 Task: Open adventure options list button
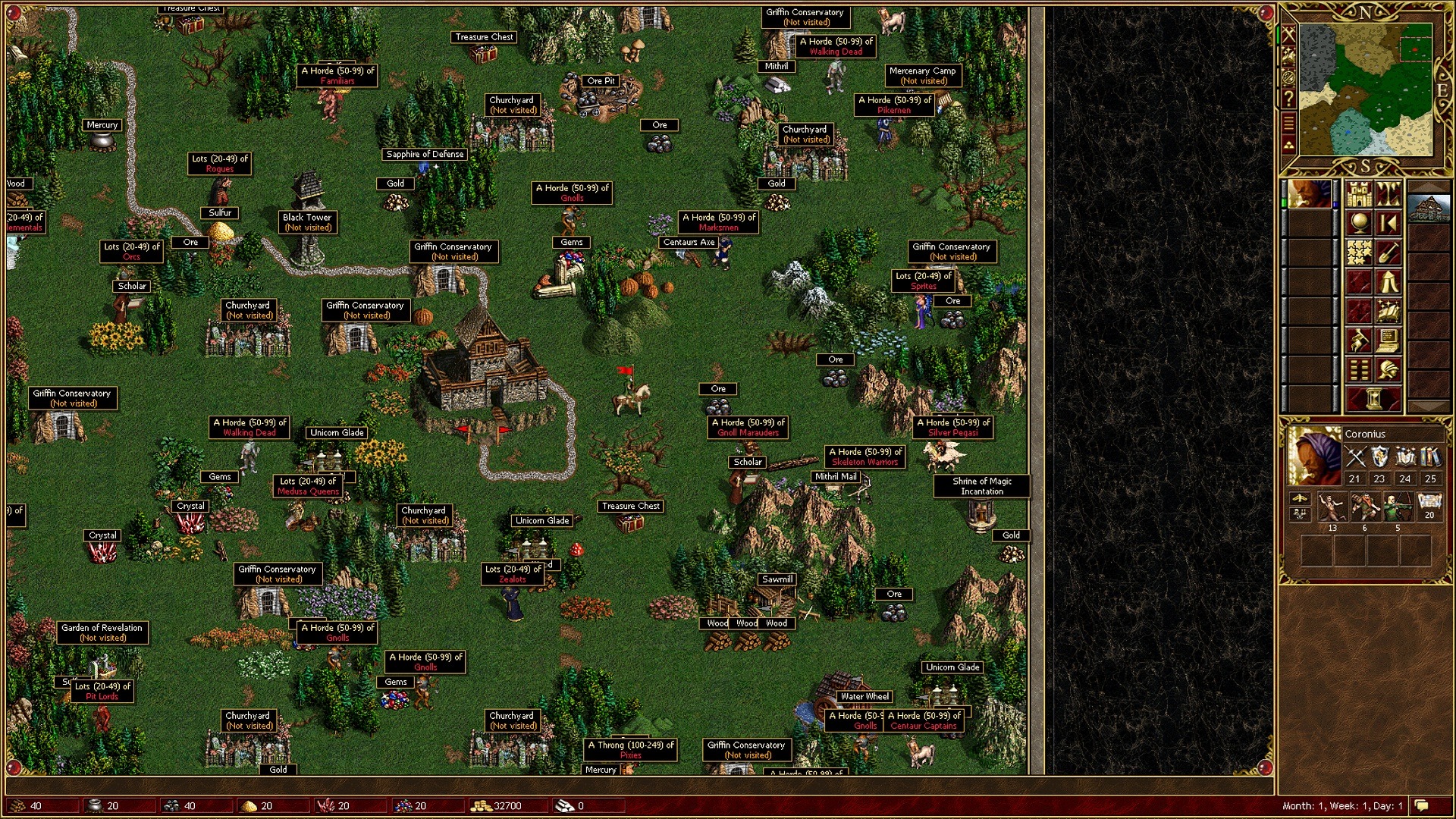(x=1359, y=370)
